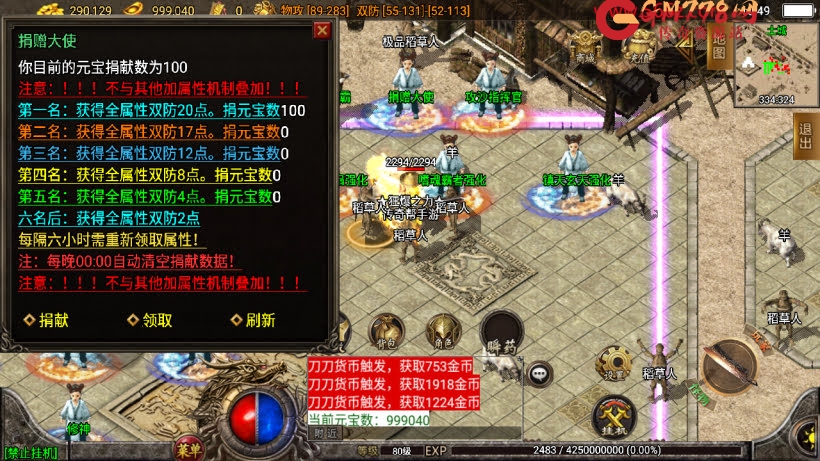Click the 禁止挂机 label
Viewport: 820px width, 461px height.
[31, 452]
